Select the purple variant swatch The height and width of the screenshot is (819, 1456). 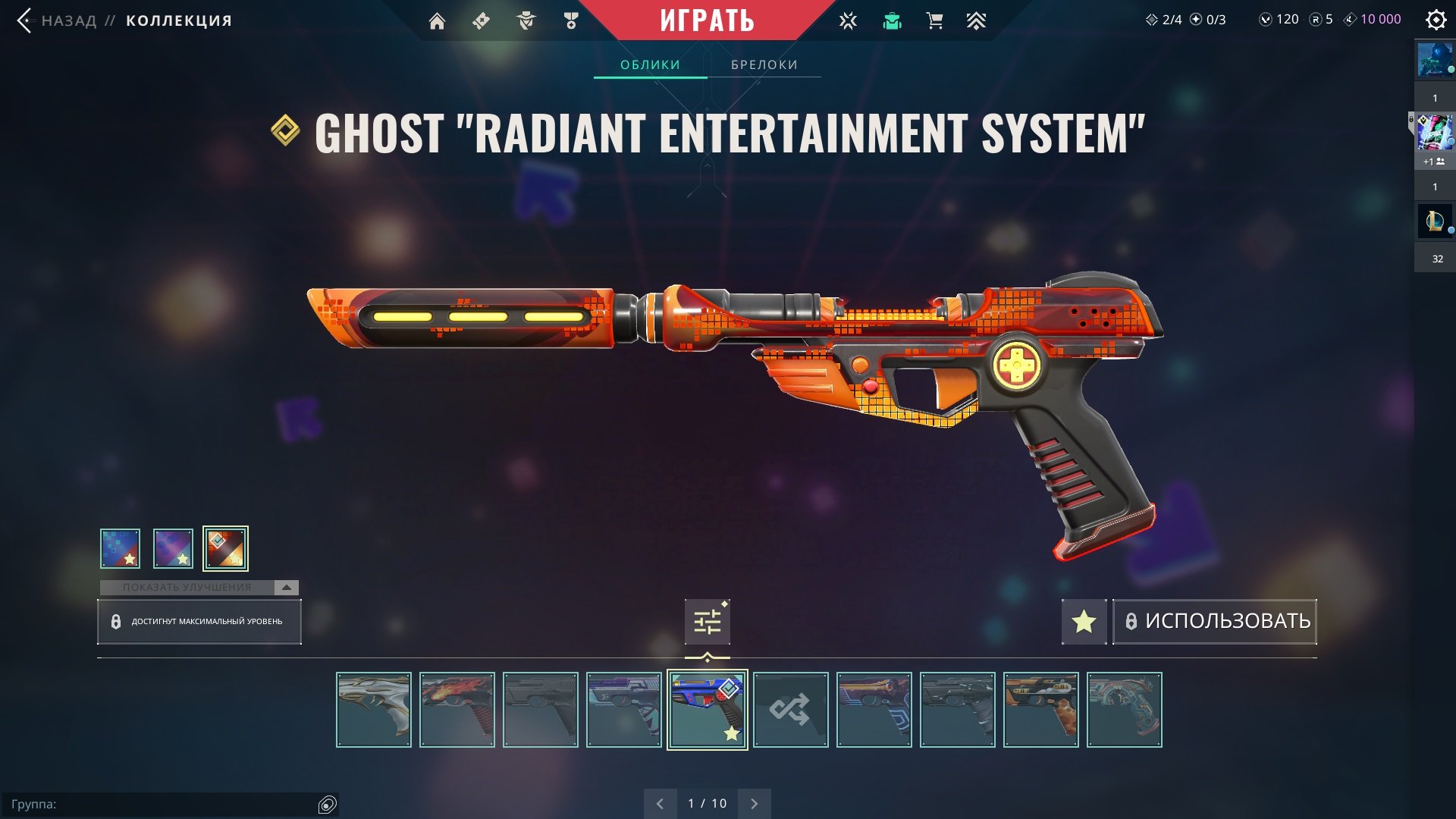(173, 548)
